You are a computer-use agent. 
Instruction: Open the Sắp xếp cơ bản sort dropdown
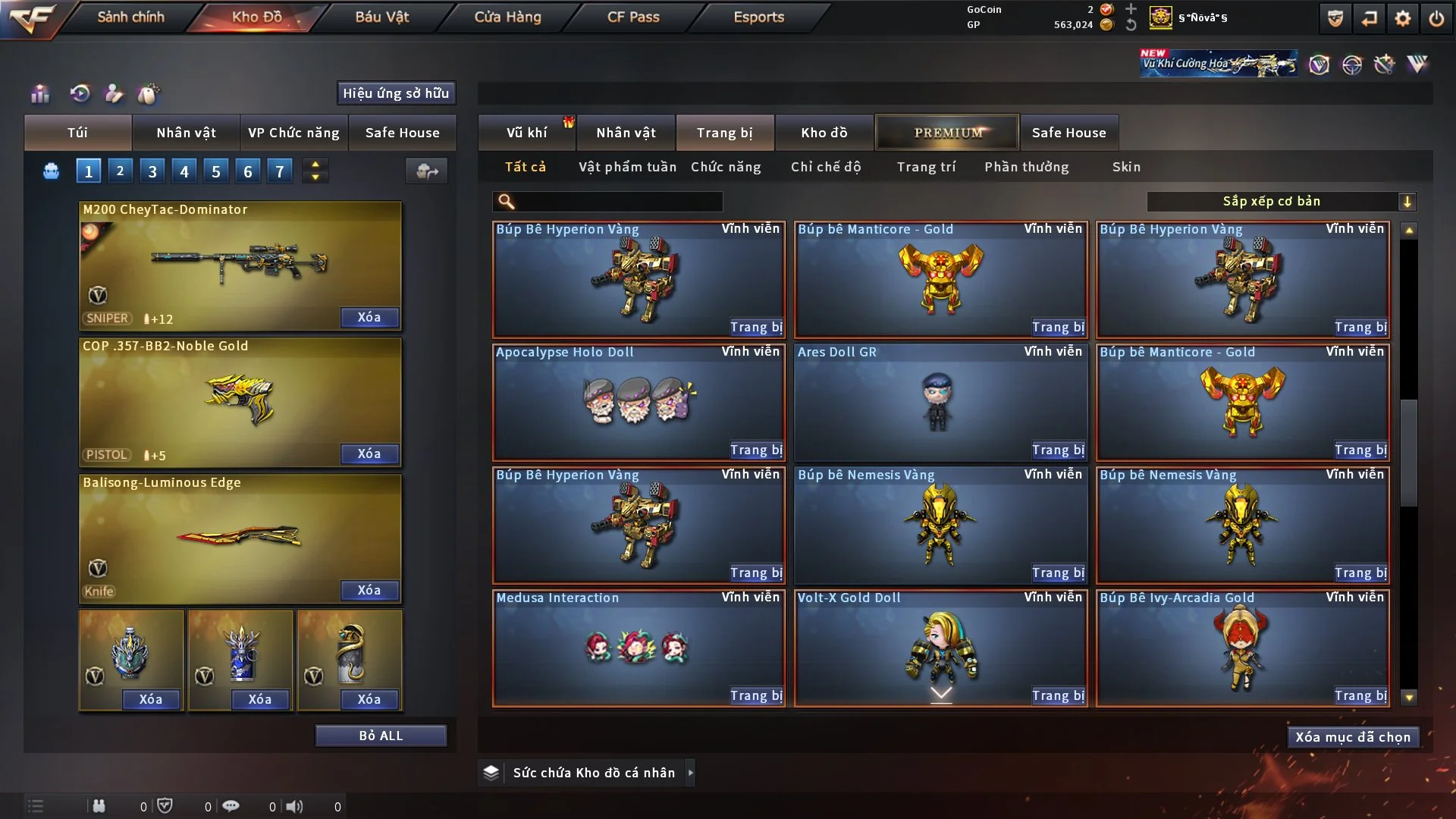(1280, 202)
